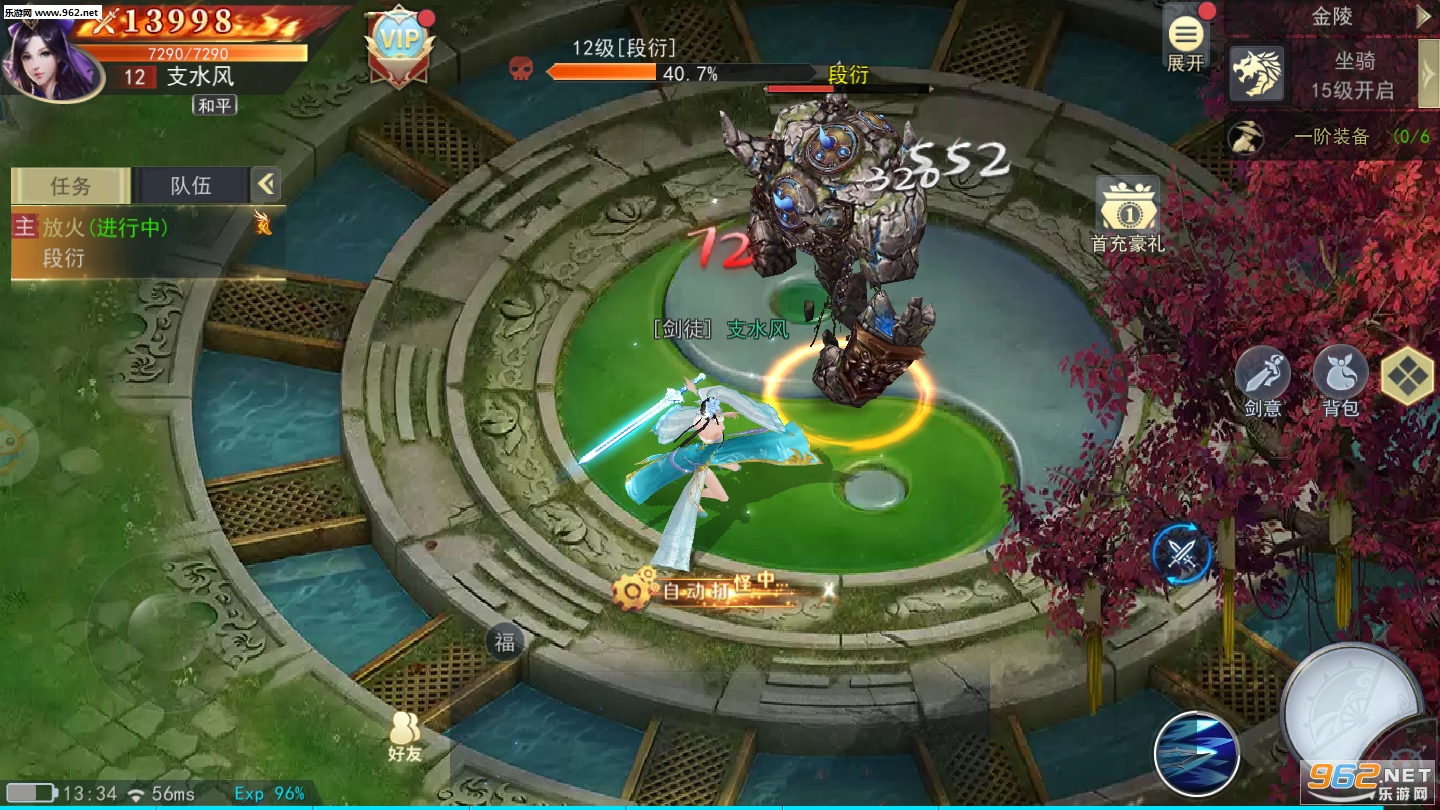This screenshot has width=1440, height=810.
Task: Activate the blue lightning slash skill
Action: pos(1197,753)
